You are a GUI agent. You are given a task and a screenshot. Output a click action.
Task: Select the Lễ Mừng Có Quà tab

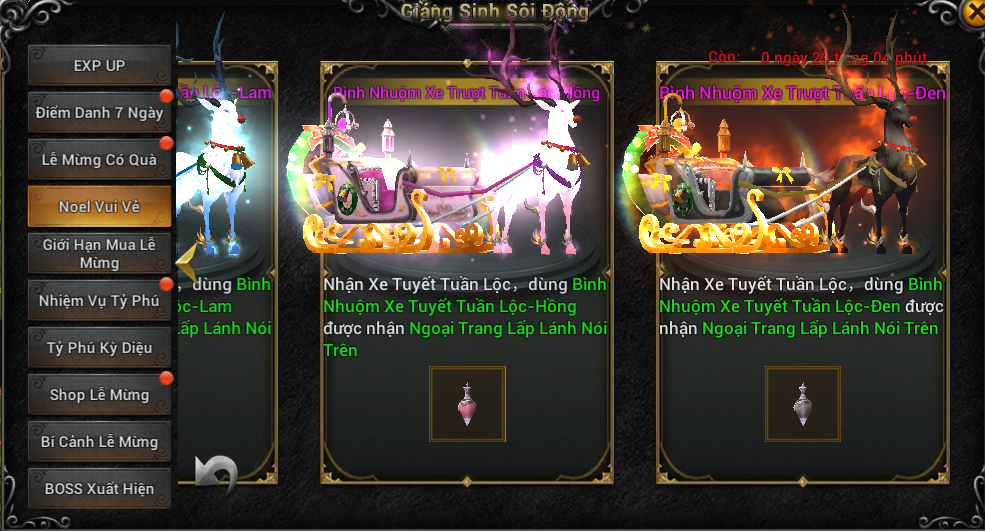tap(99, 160)
